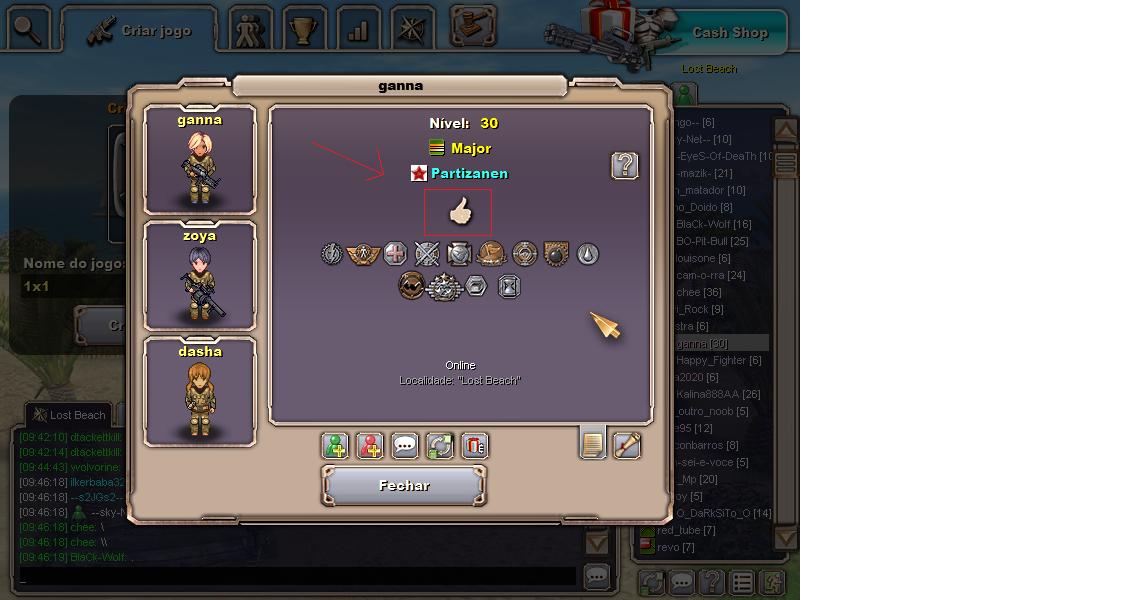1138x600 pixels.
Task: Click the green trade arrows icon
Action: point(440,446)
